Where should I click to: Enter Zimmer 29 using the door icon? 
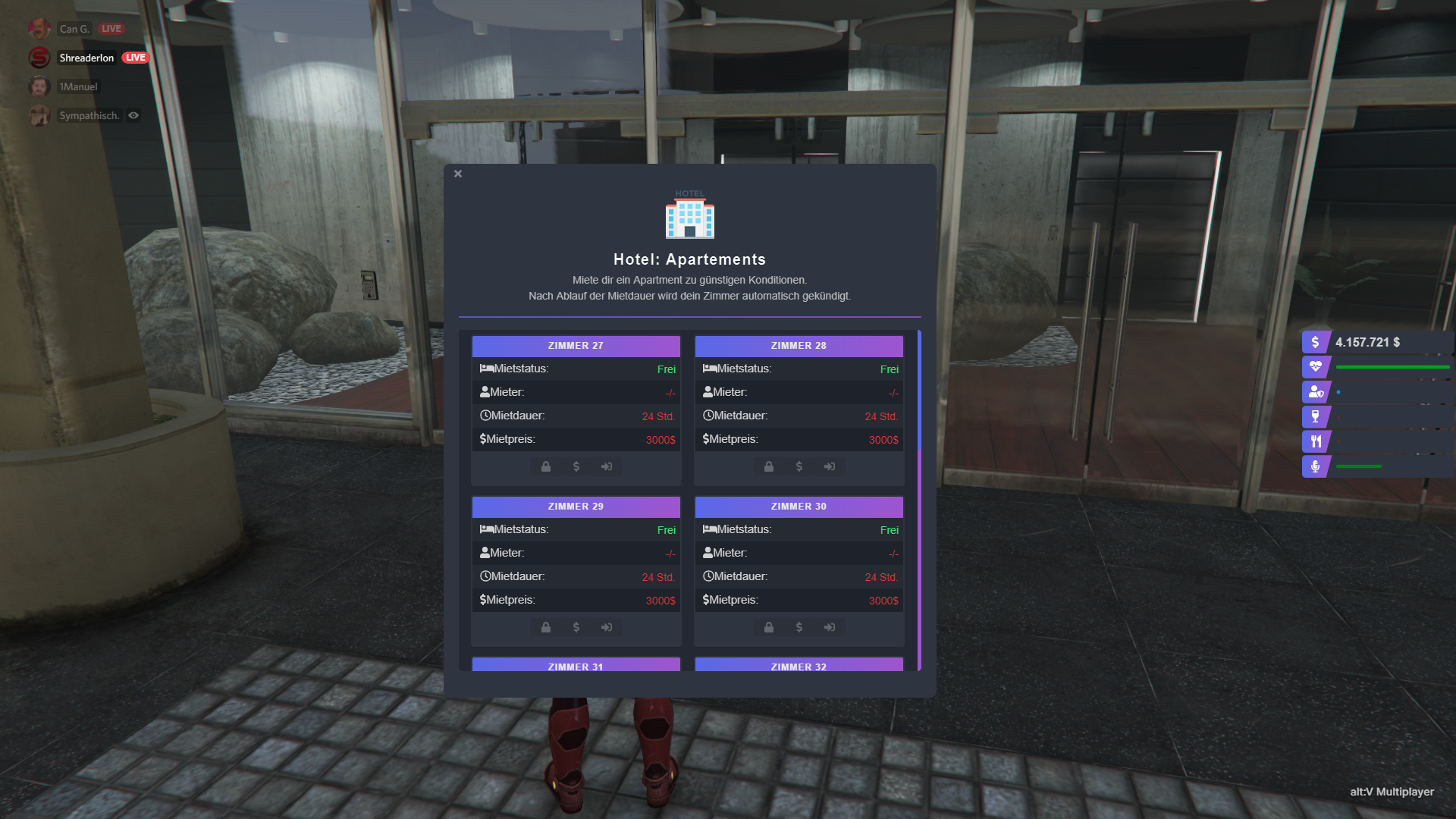(x=607, y=627)
